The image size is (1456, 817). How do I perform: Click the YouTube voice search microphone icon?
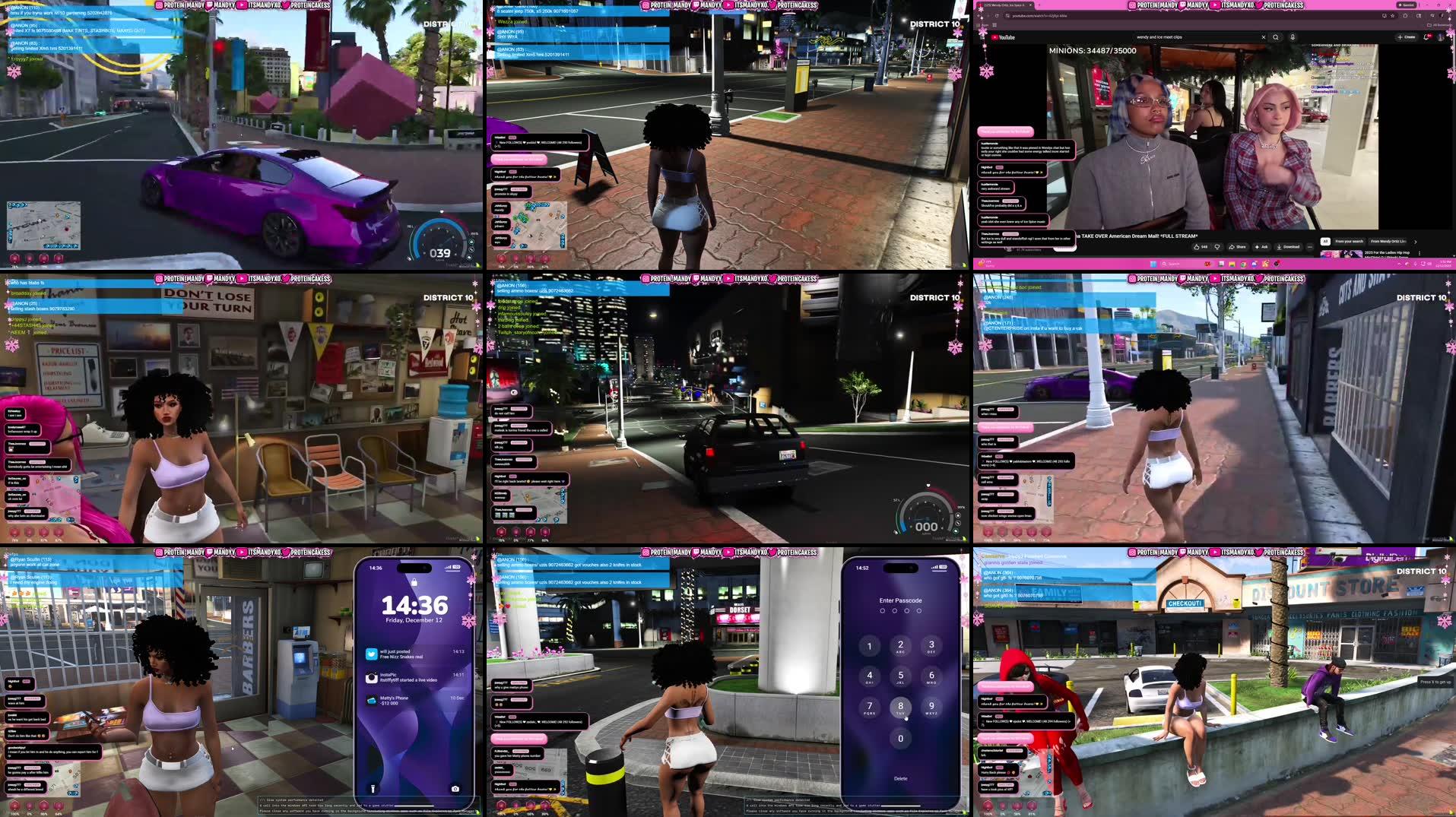[x=1293, y=37]
